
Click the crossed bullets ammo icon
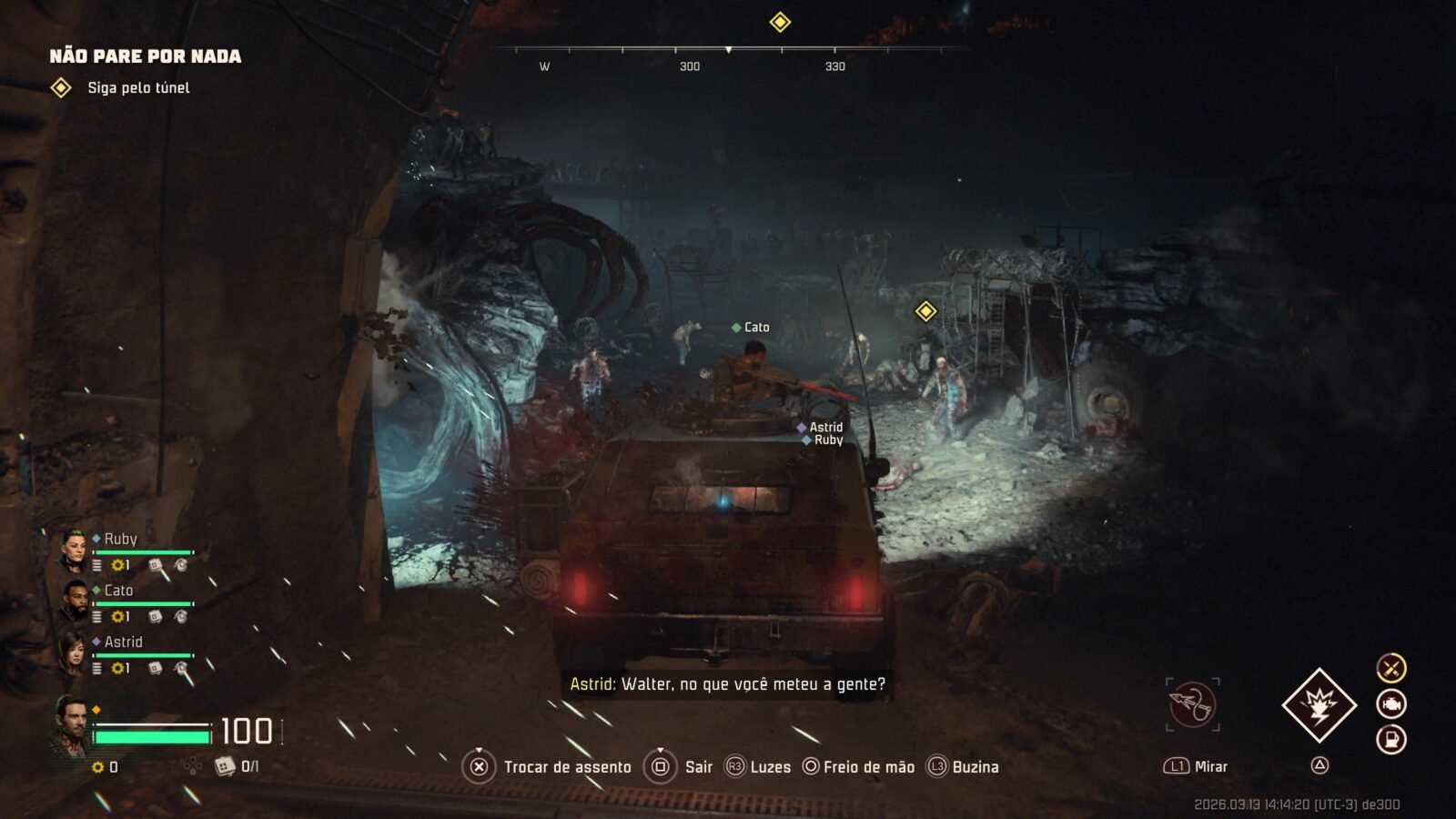1390,668
